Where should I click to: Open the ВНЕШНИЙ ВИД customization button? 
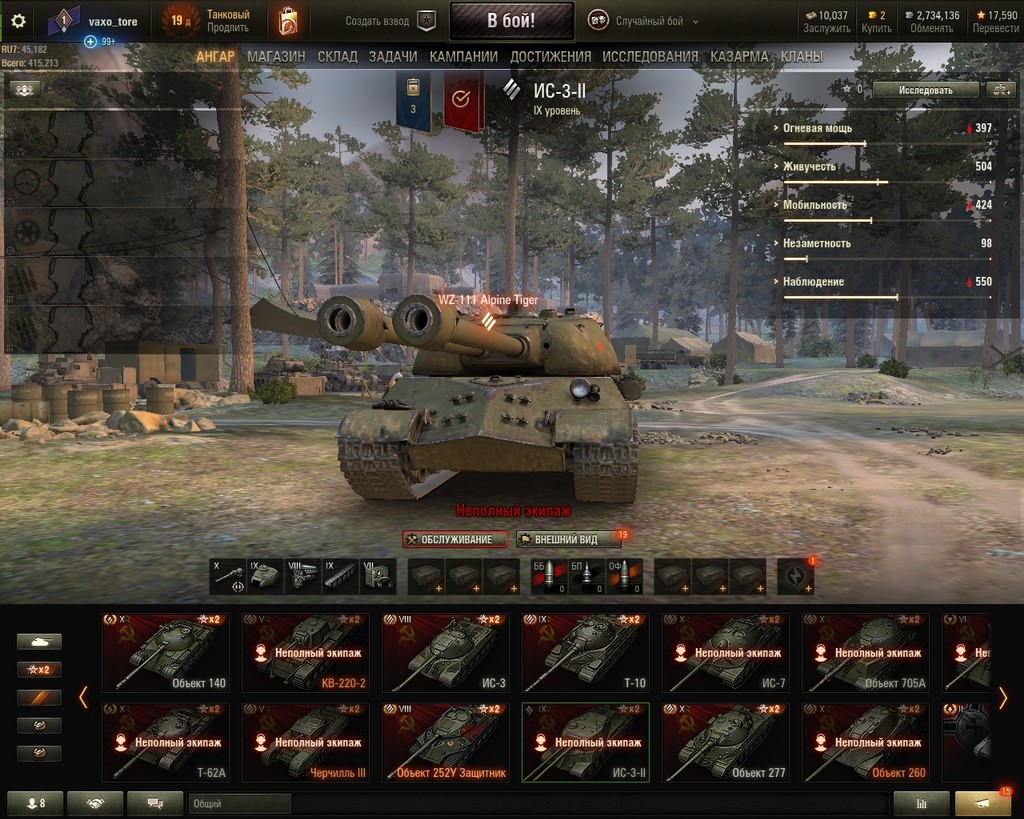[565, 539]
